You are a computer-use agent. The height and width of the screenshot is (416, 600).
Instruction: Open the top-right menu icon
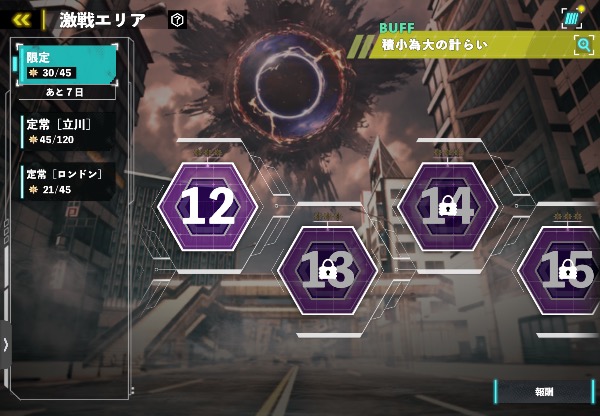572,17
